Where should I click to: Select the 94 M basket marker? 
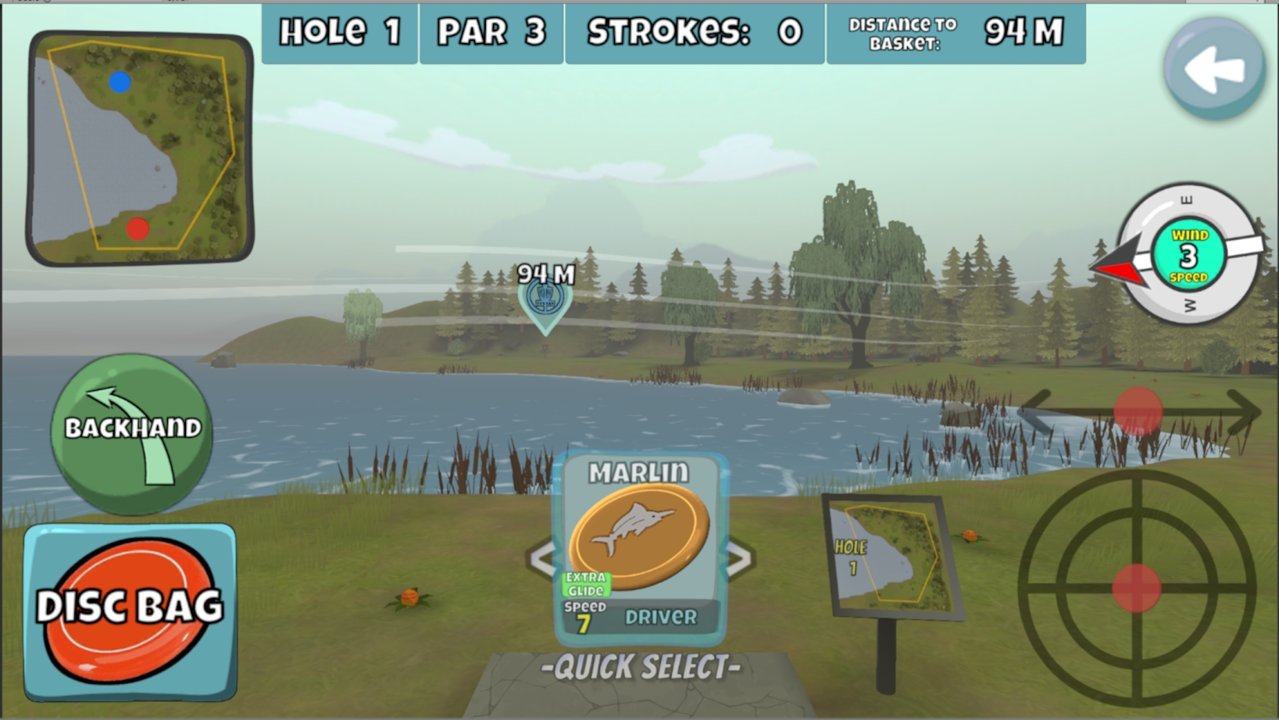(x=546, y=300)
